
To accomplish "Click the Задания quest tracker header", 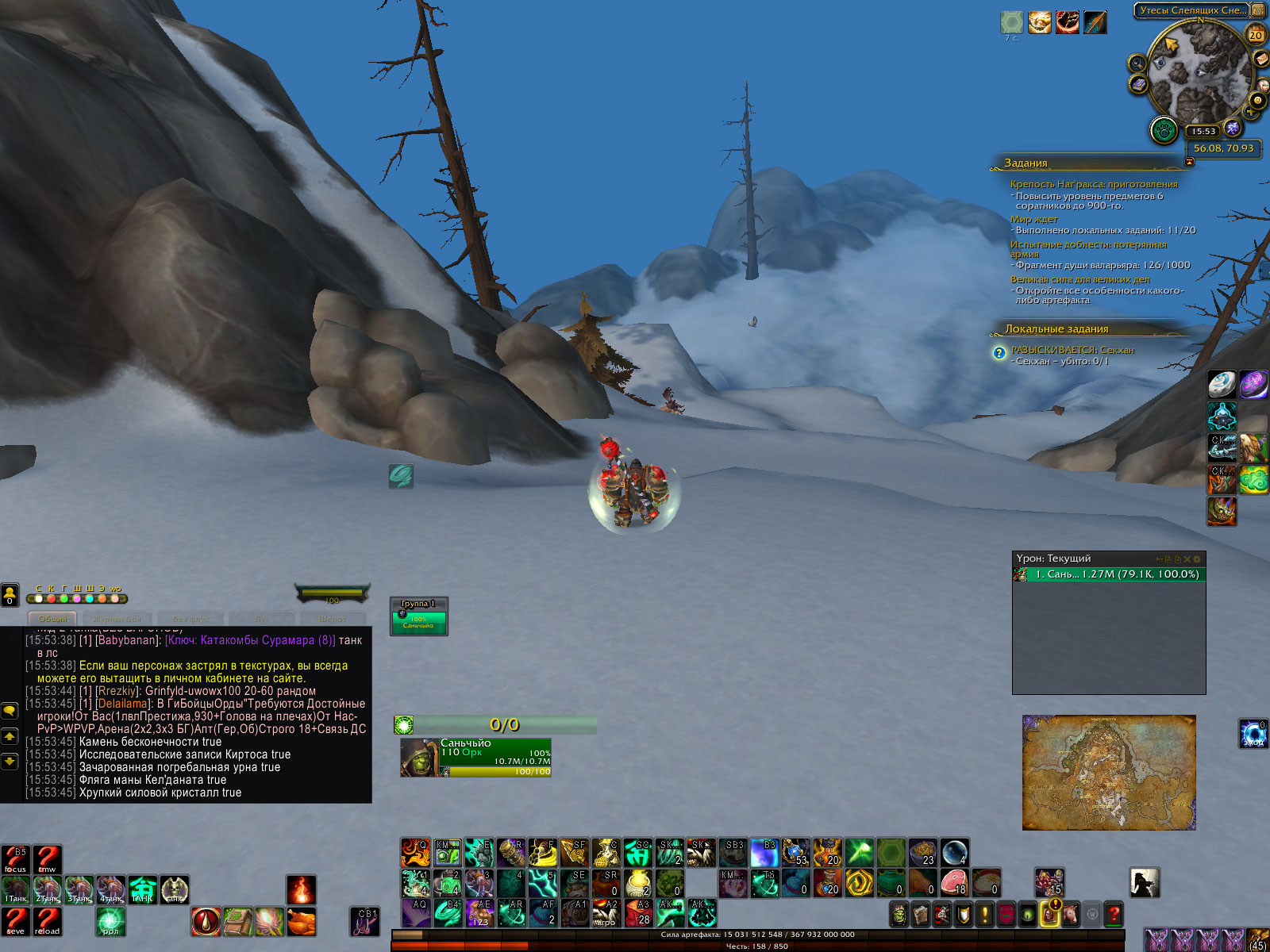I will pos(1026,163).
